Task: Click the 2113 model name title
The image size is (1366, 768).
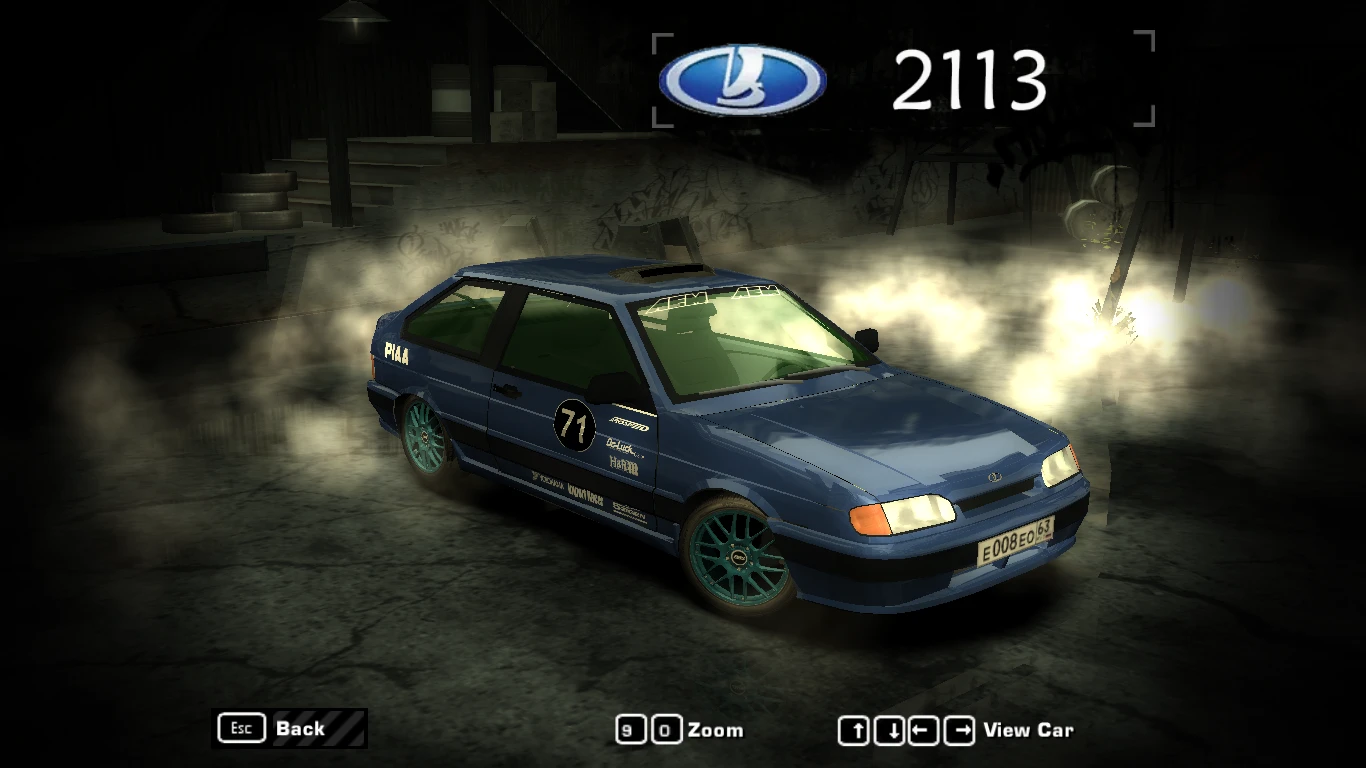Action: 972,82
